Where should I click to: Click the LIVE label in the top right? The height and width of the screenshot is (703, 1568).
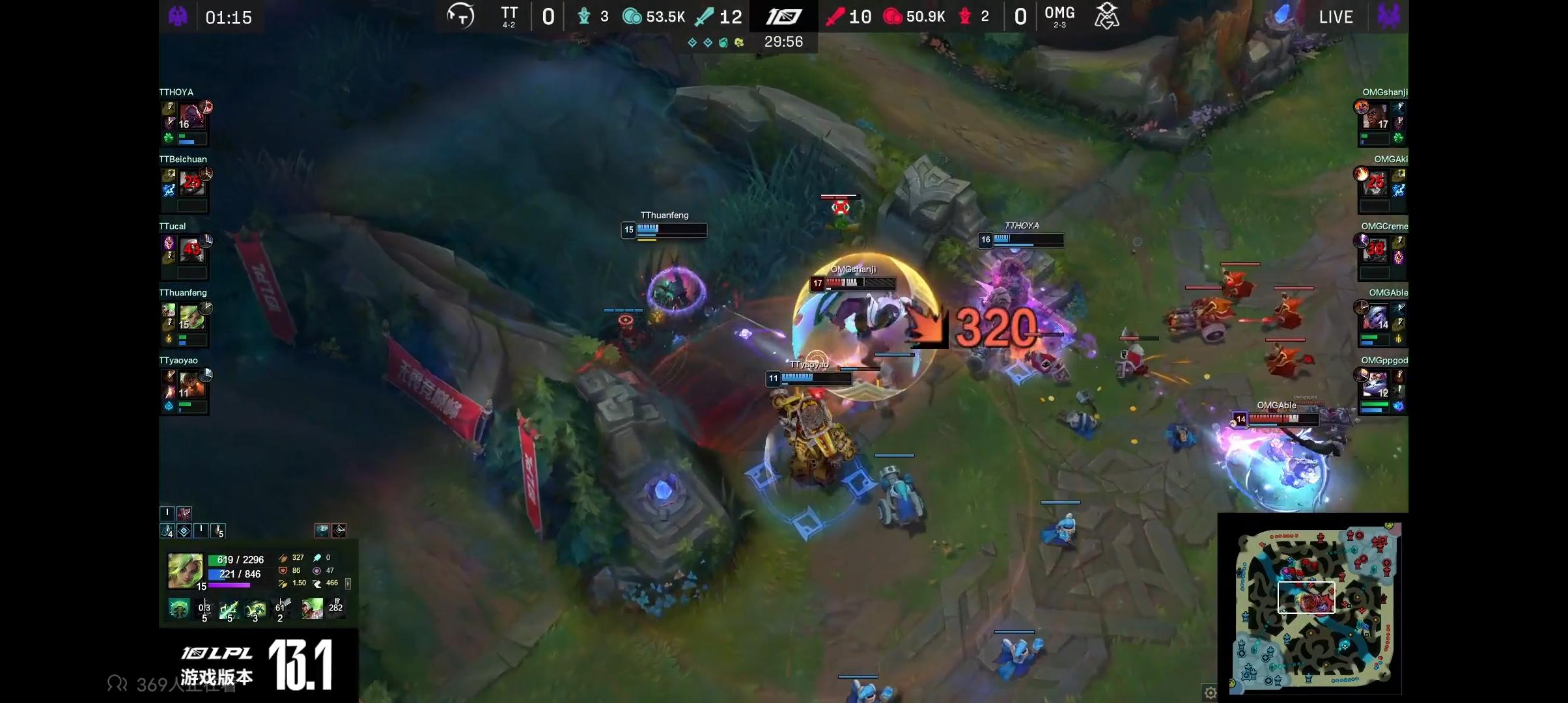(x=1336, y=18)
